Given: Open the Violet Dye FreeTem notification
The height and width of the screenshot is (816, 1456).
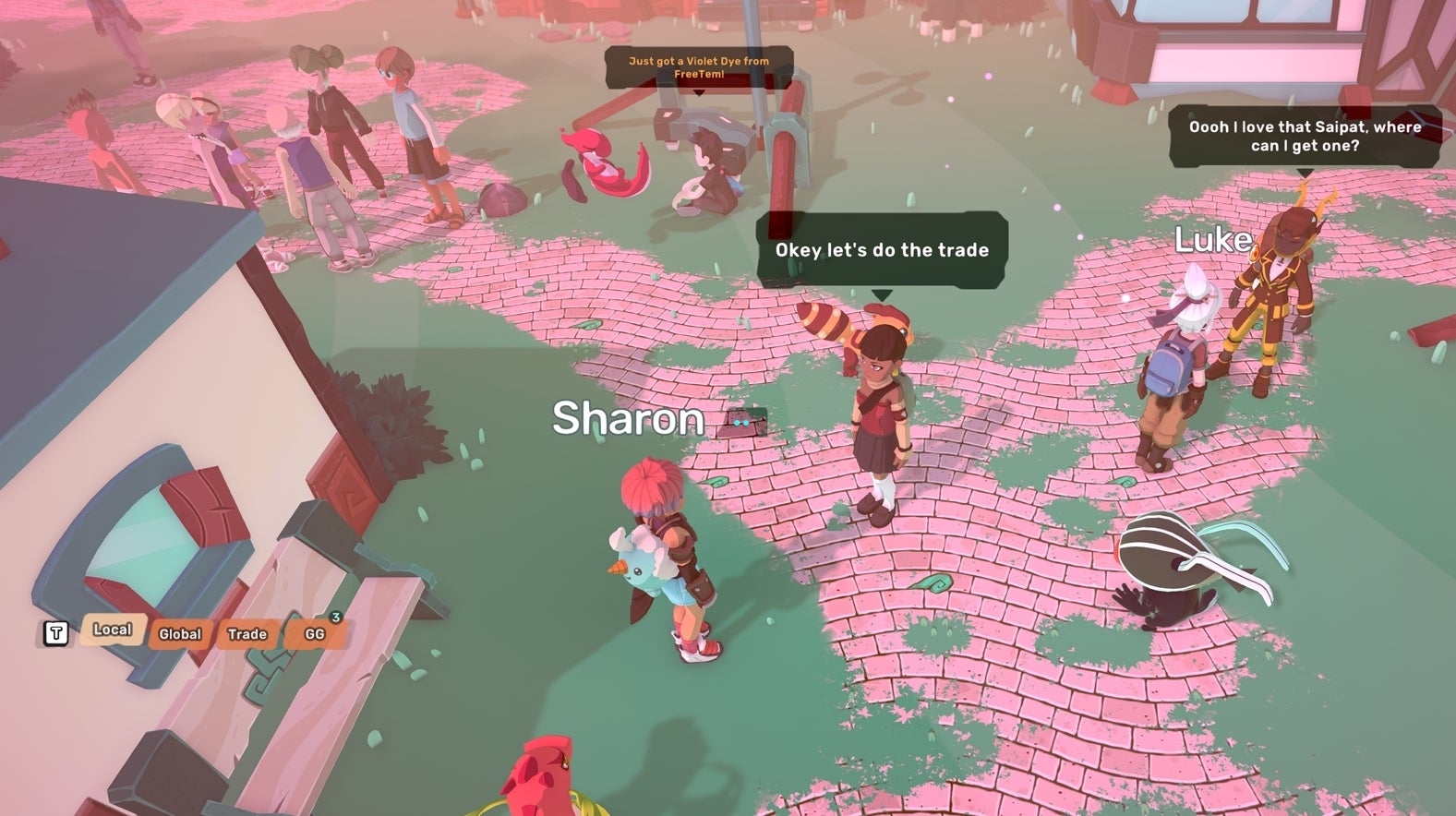Looking at the screenshot, I should 697,66.
